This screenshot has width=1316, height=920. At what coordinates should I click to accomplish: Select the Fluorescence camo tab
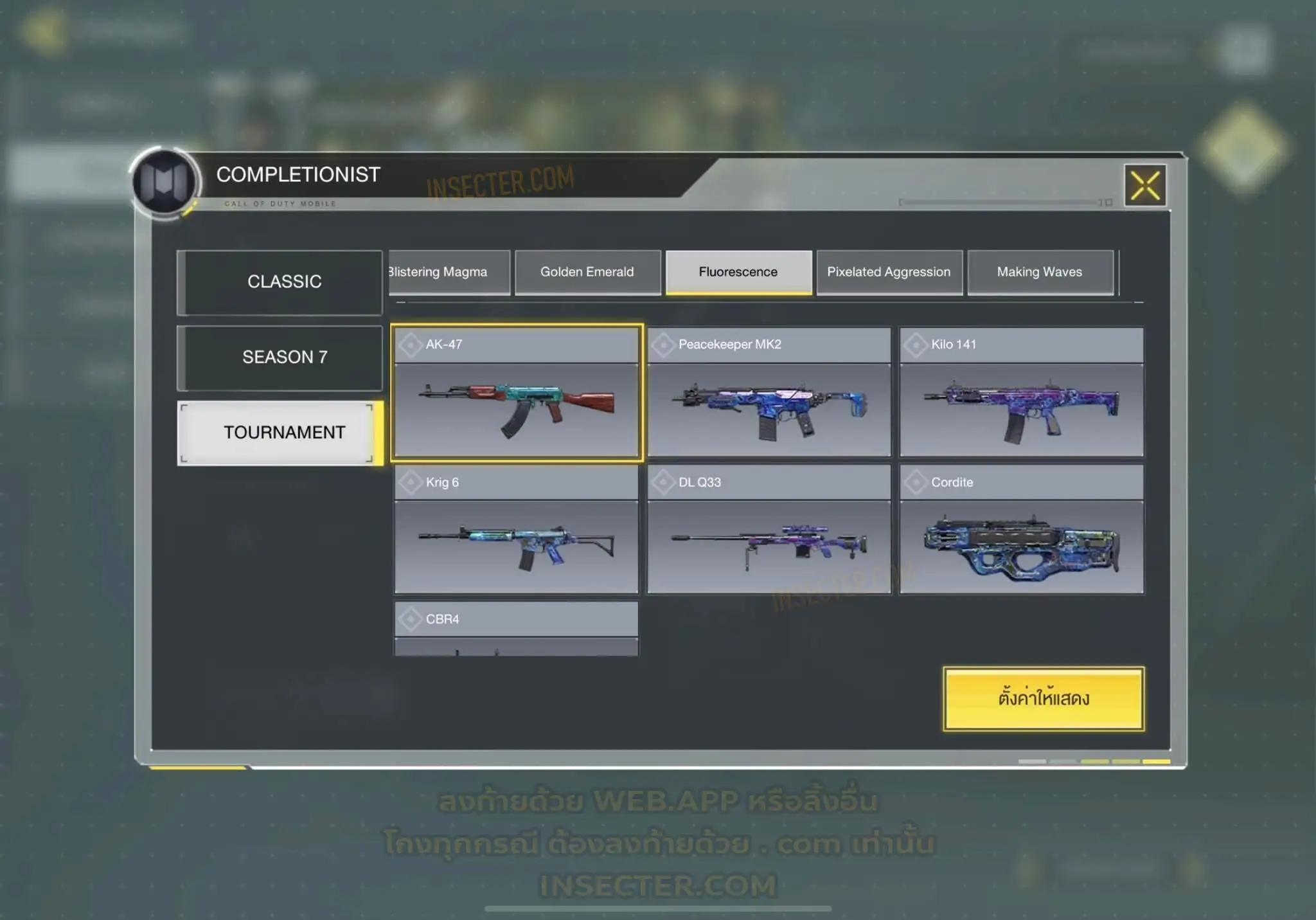(x=738, y=272)
